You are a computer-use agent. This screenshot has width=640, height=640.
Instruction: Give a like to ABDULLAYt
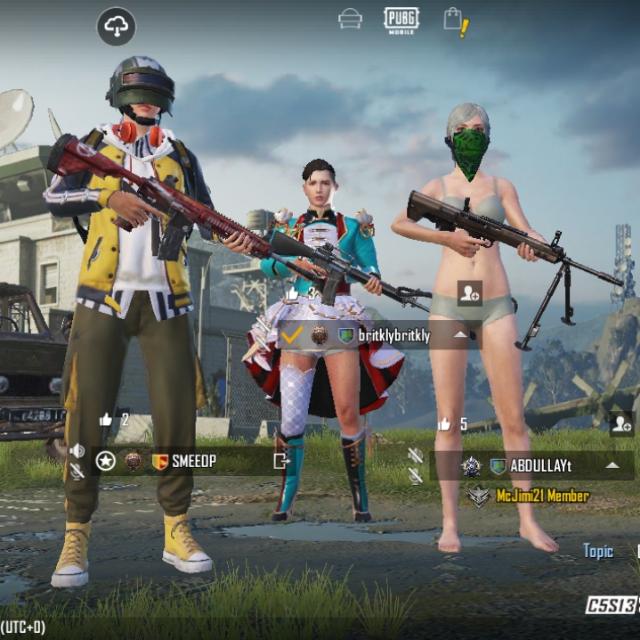[444, 424]
